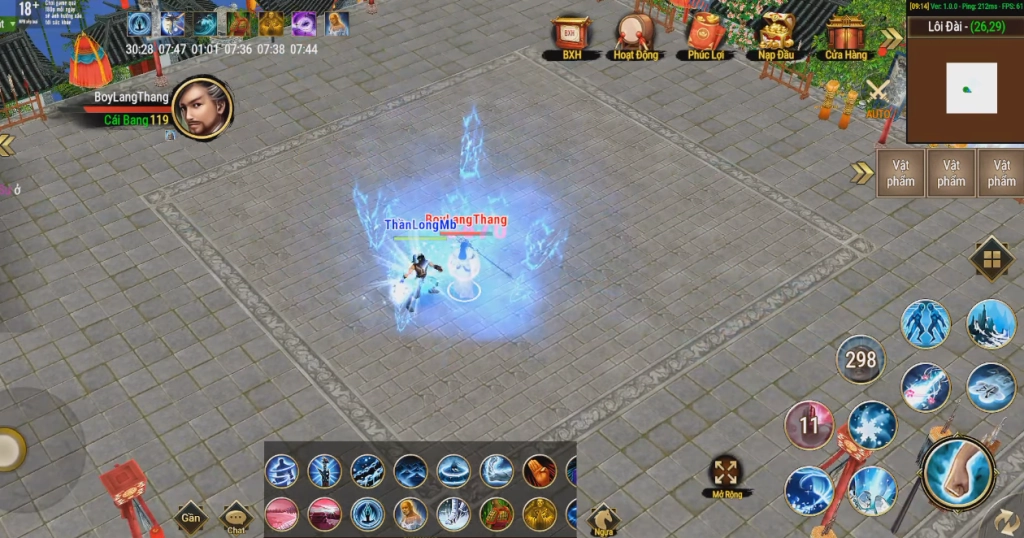Open the four-square grid menu button
The width and height of the screenshot is (1024, 538).
[991, 260]
